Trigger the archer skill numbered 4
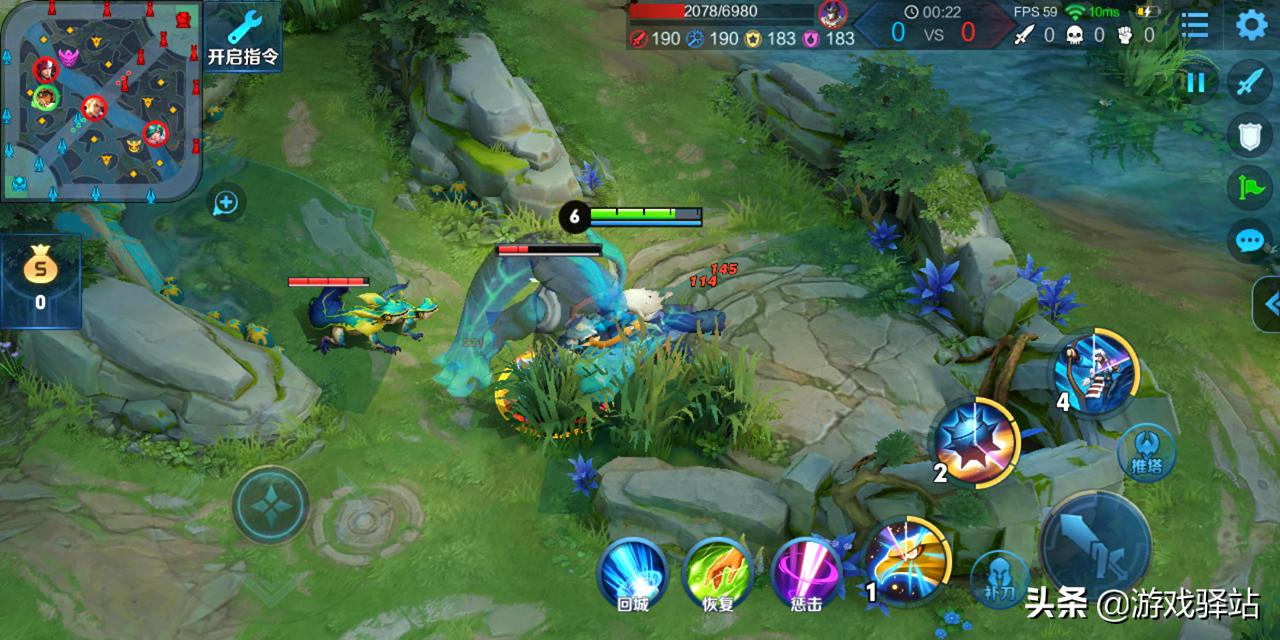The width and height of the screenshot is (1280, 640). (x=1095, y=372)
